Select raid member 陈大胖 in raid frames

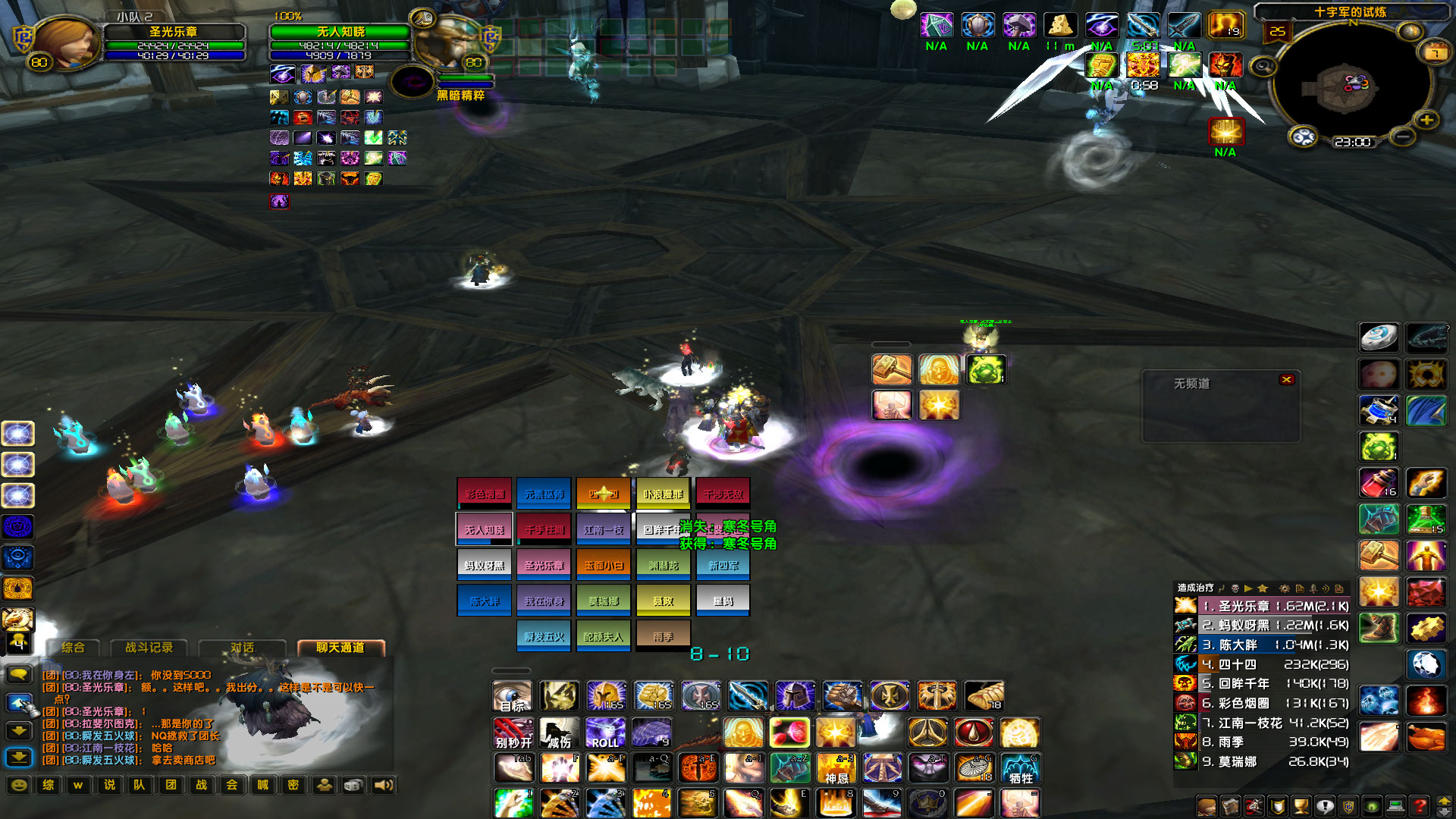[484, 601]
